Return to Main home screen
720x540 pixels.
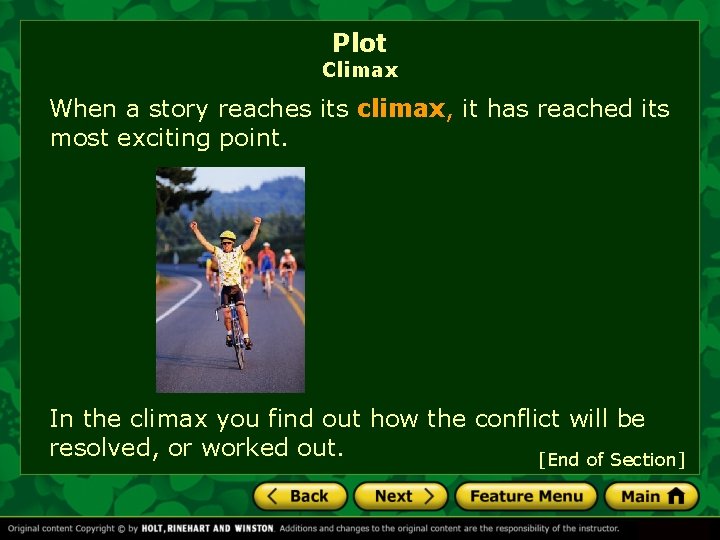(651, 496)
